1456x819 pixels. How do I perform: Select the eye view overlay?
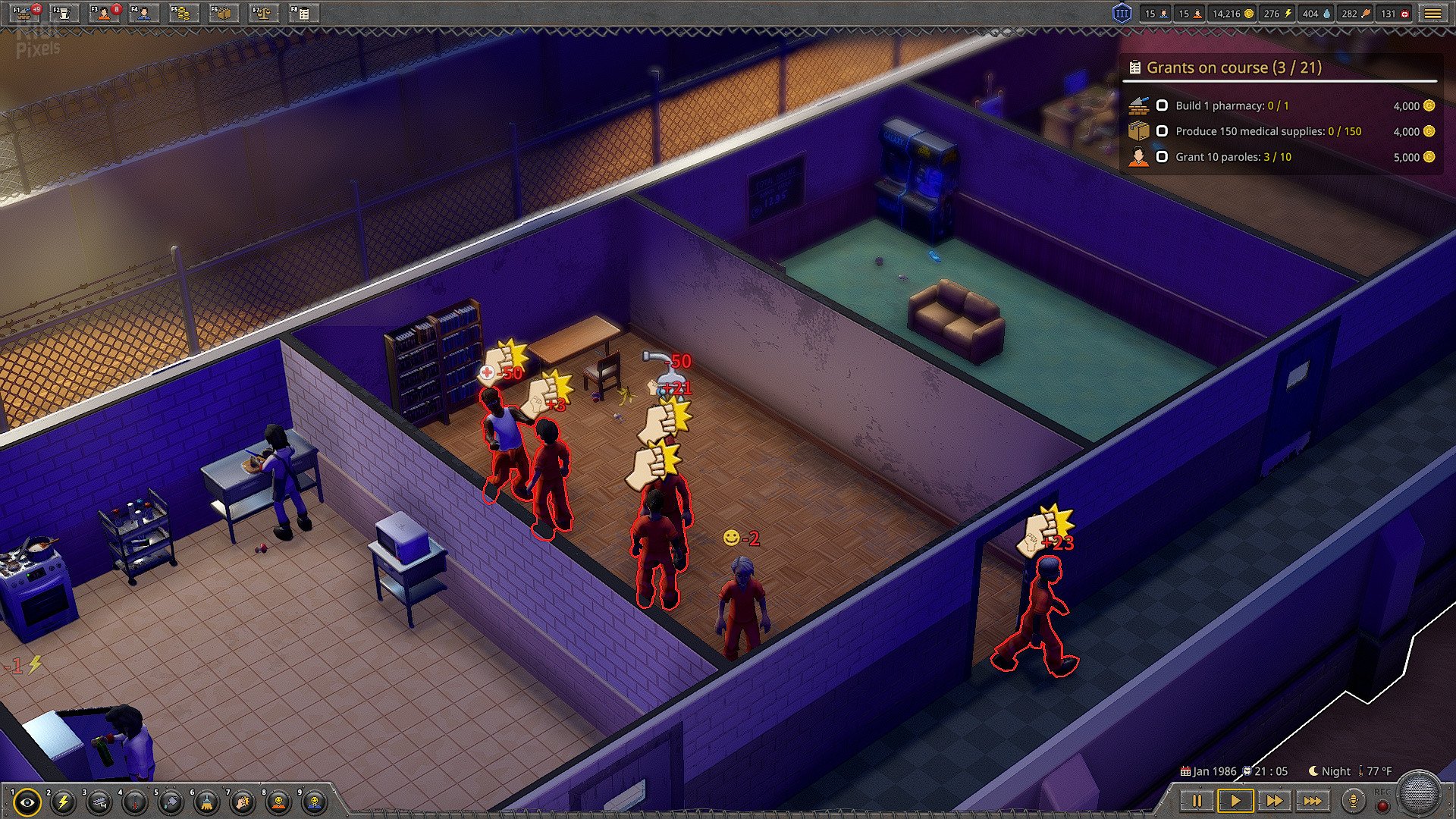27,802
